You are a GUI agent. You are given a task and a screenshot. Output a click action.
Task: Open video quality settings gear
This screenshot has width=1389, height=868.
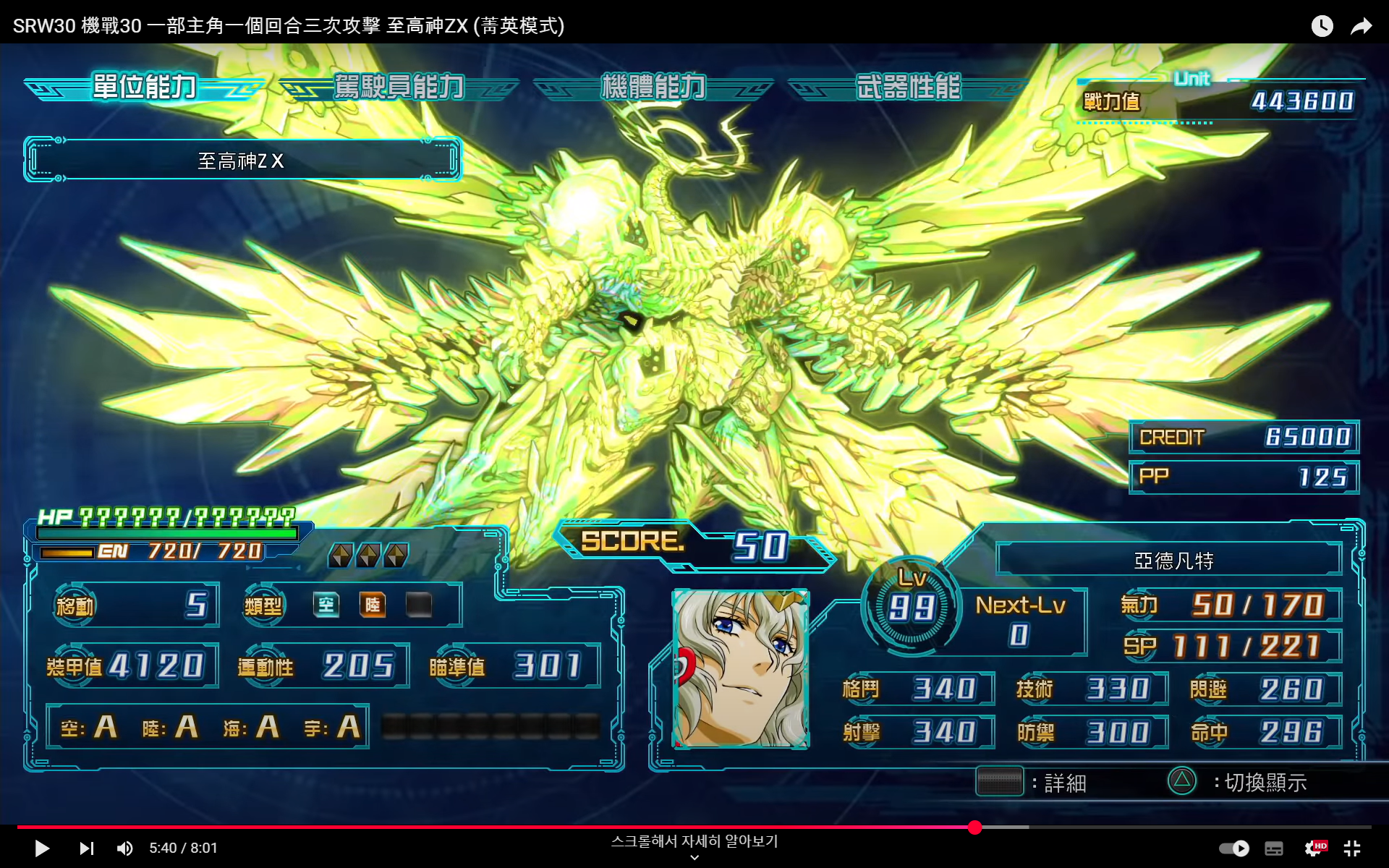(1314, 848)
